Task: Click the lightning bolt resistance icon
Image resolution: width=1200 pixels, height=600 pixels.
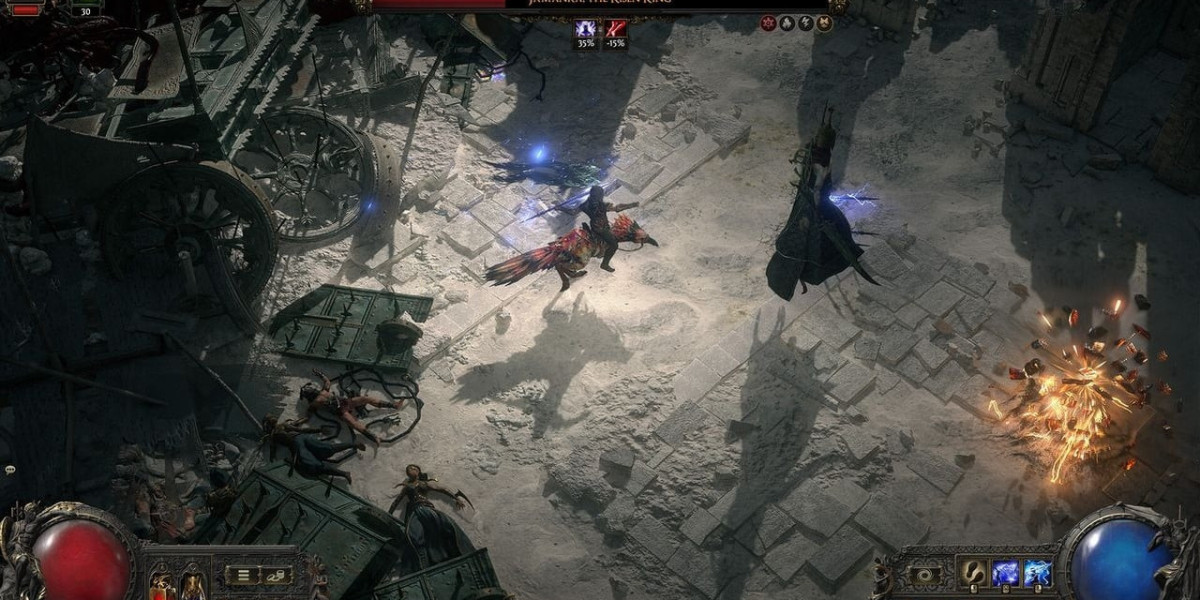Action: [805, 23]
